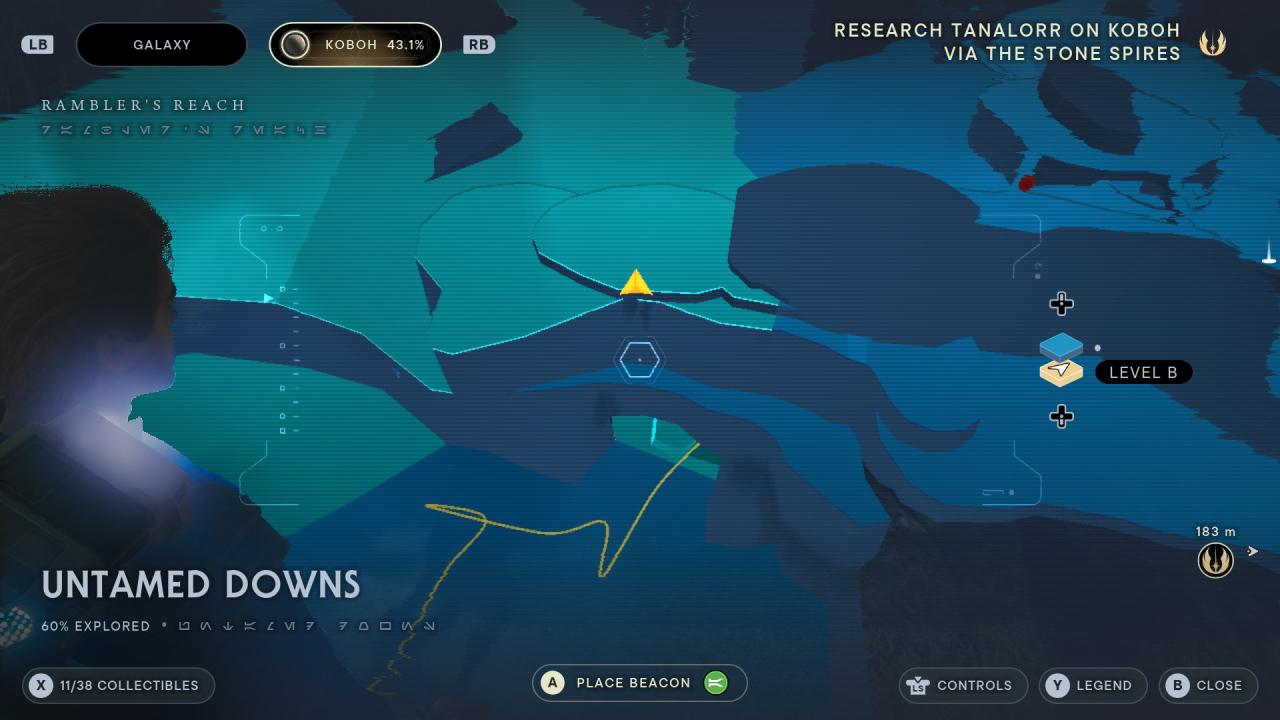Show the map Controls
The height and width of the screenshot is (720, 1280).
(x=962, y=685)
